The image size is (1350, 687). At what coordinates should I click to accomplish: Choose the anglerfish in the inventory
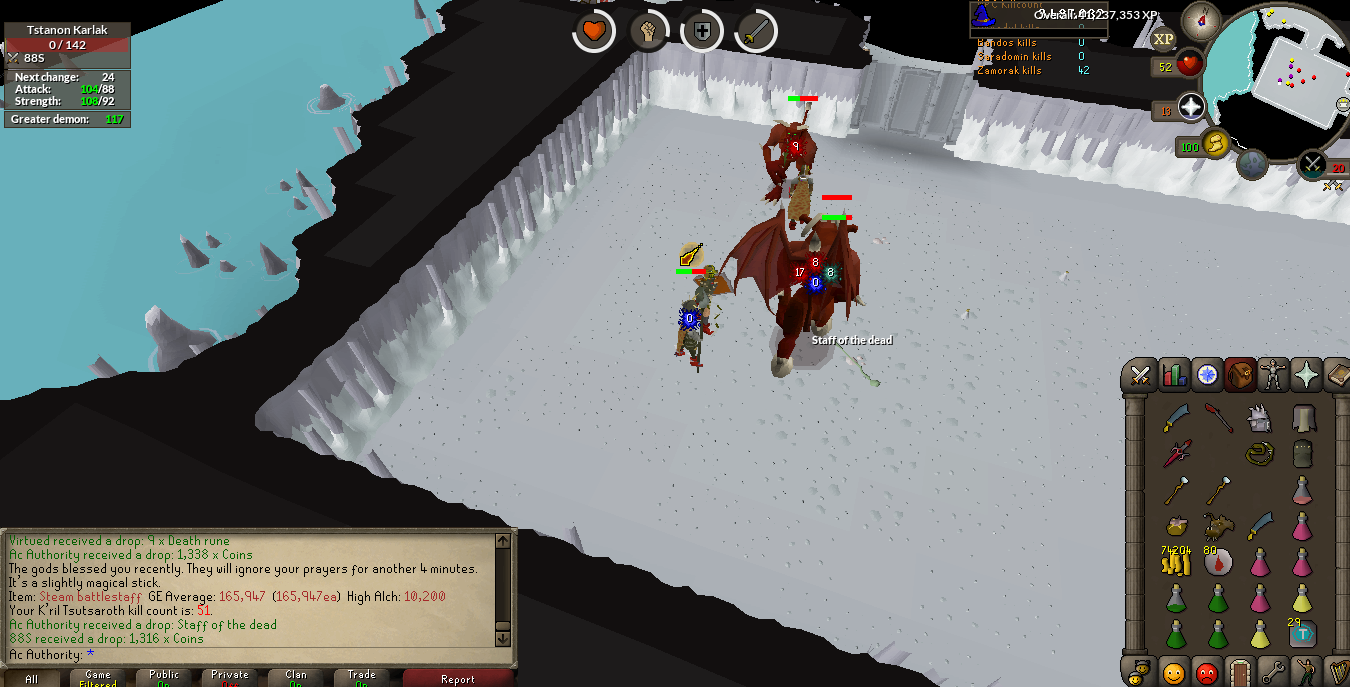pyautogui.click(x=1218, y=526)
